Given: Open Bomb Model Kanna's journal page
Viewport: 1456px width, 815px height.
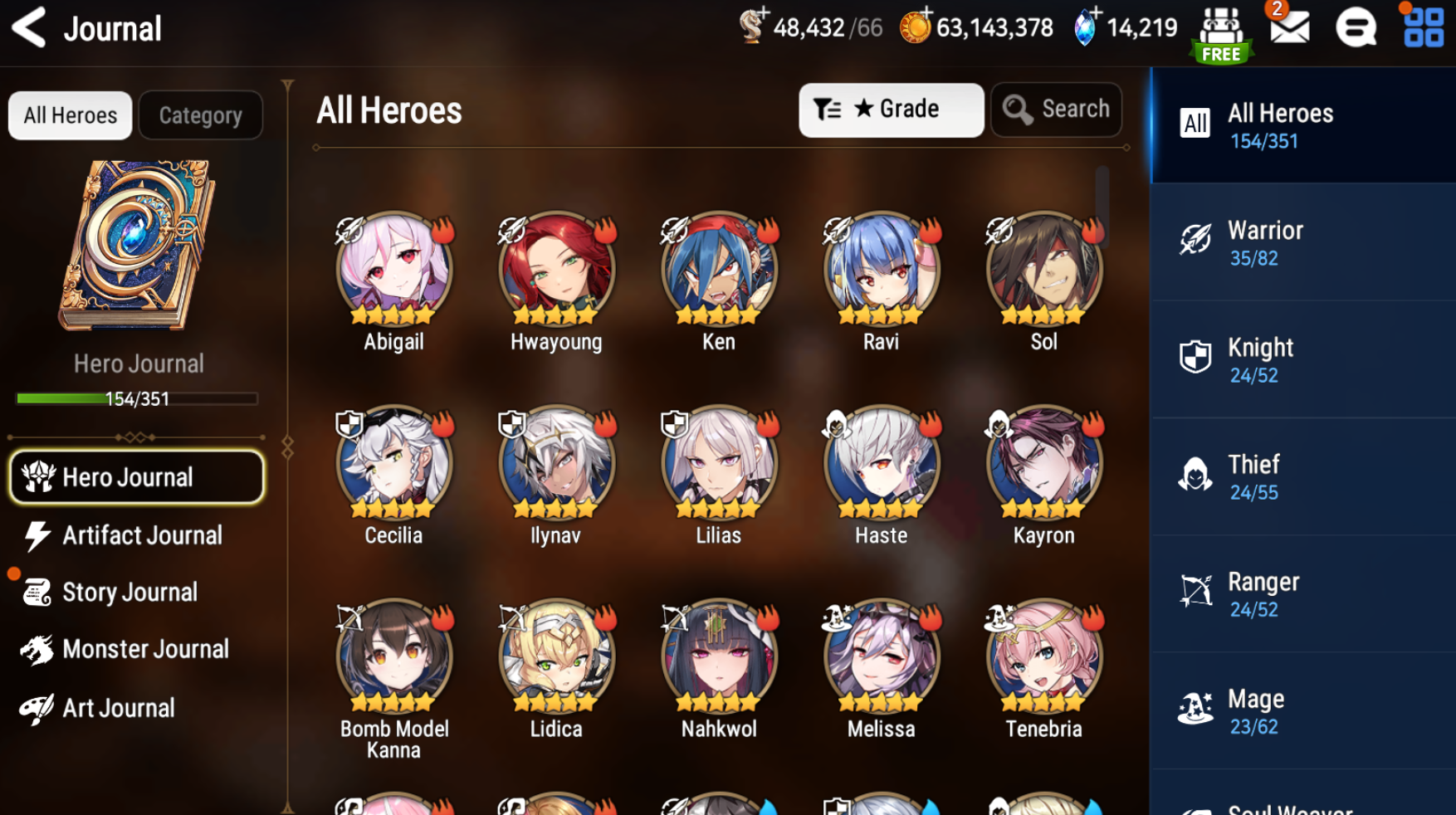Looking at the screenshot, I should click(393, 656).
